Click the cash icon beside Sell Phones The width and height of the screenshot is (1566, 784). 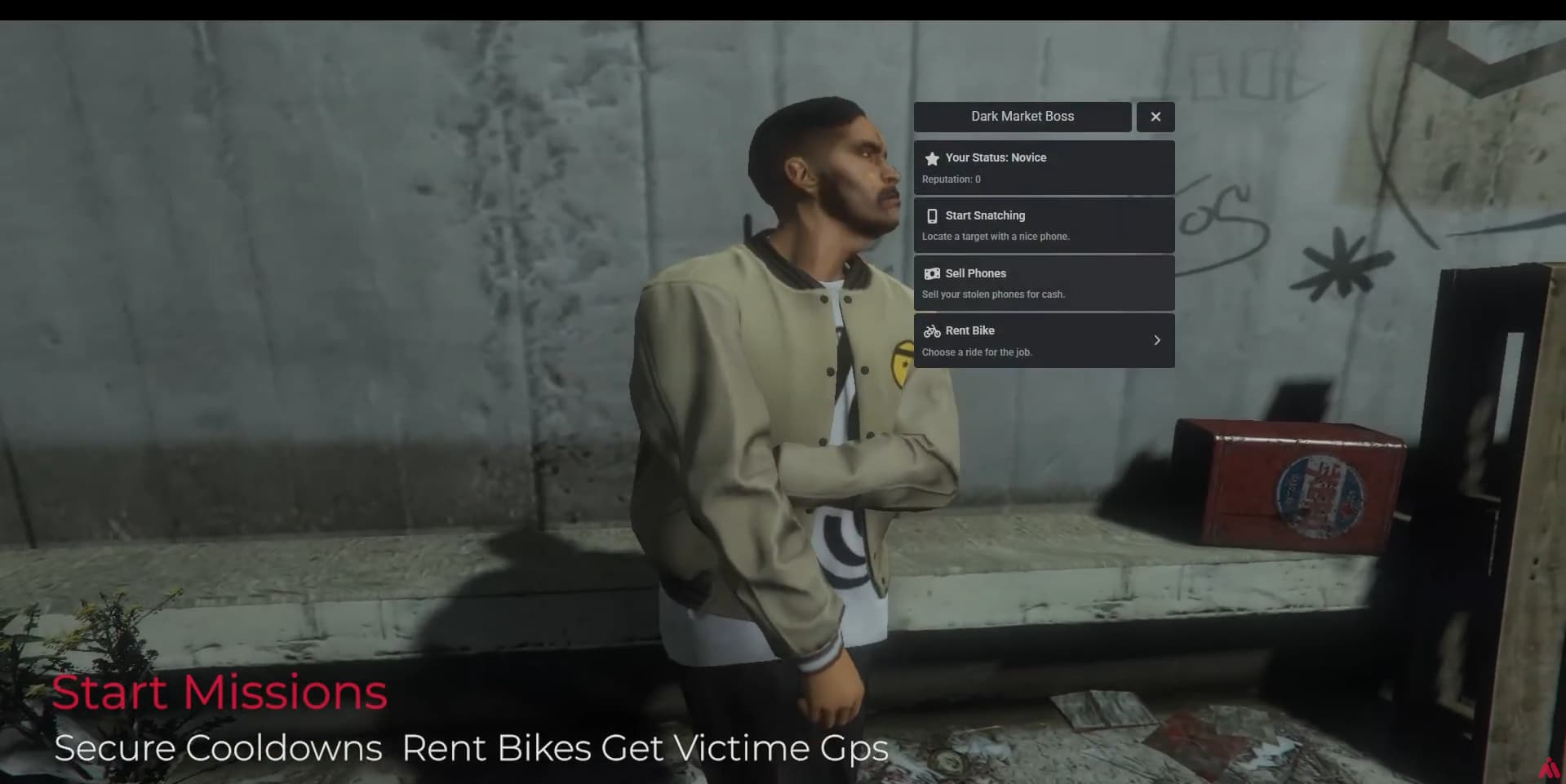coord(931,273)
